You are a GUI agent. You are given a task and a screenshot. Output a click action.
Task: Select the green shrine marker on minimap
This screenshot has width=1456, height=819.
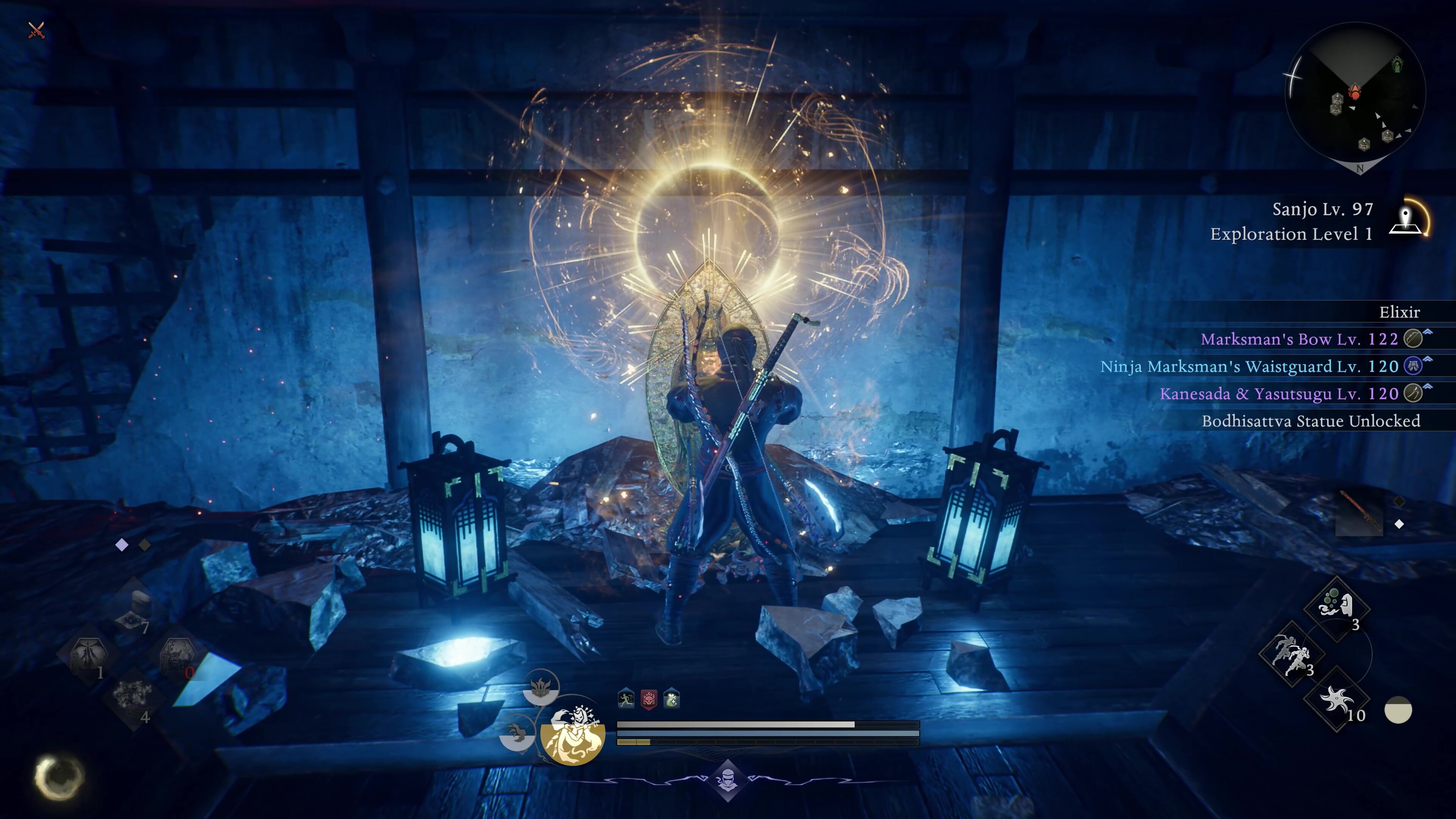pyautogui.click(x=1397, y=64)
